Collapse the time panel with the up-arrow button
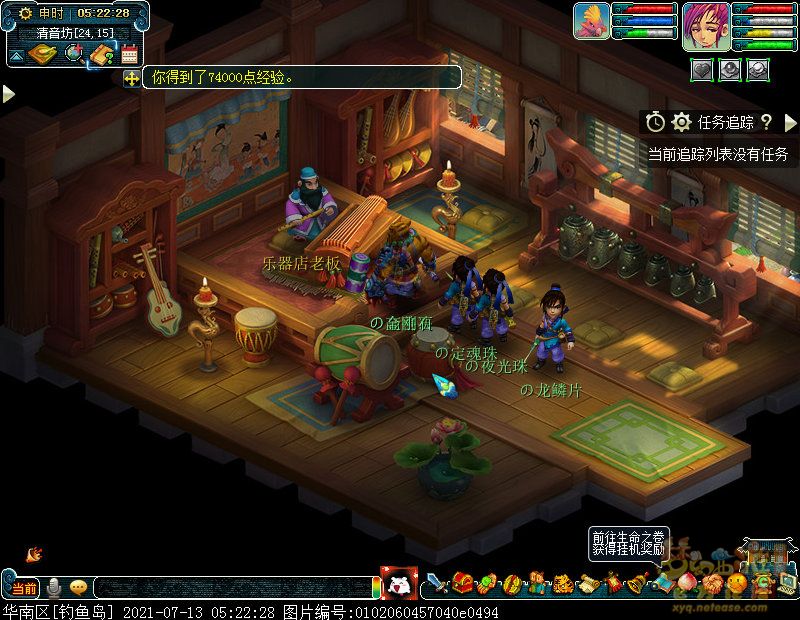 tap(15, 53)
